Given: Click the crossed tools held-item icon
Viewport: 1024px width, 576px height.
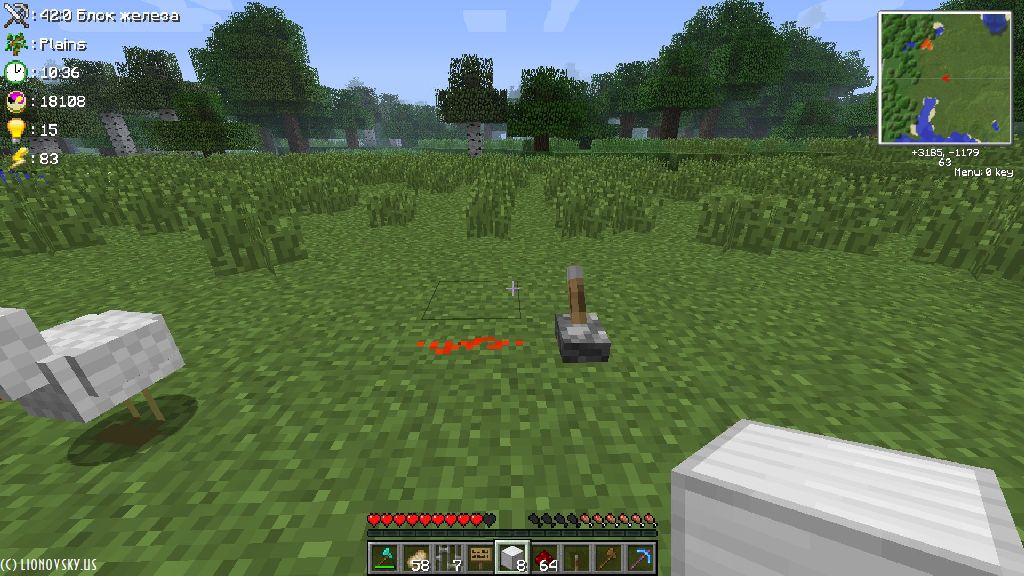Looking at the screenshot, I should 15,15.
